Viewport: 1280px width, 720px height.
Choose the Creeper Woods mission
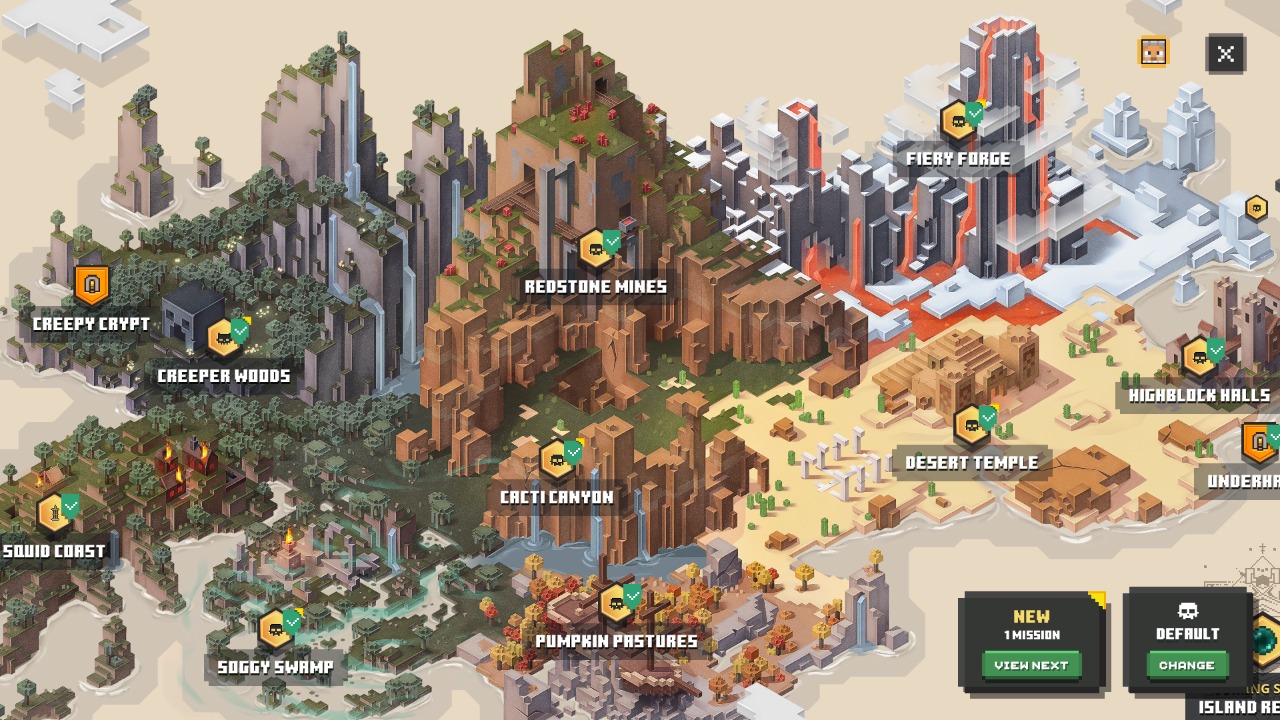point(226,338)
